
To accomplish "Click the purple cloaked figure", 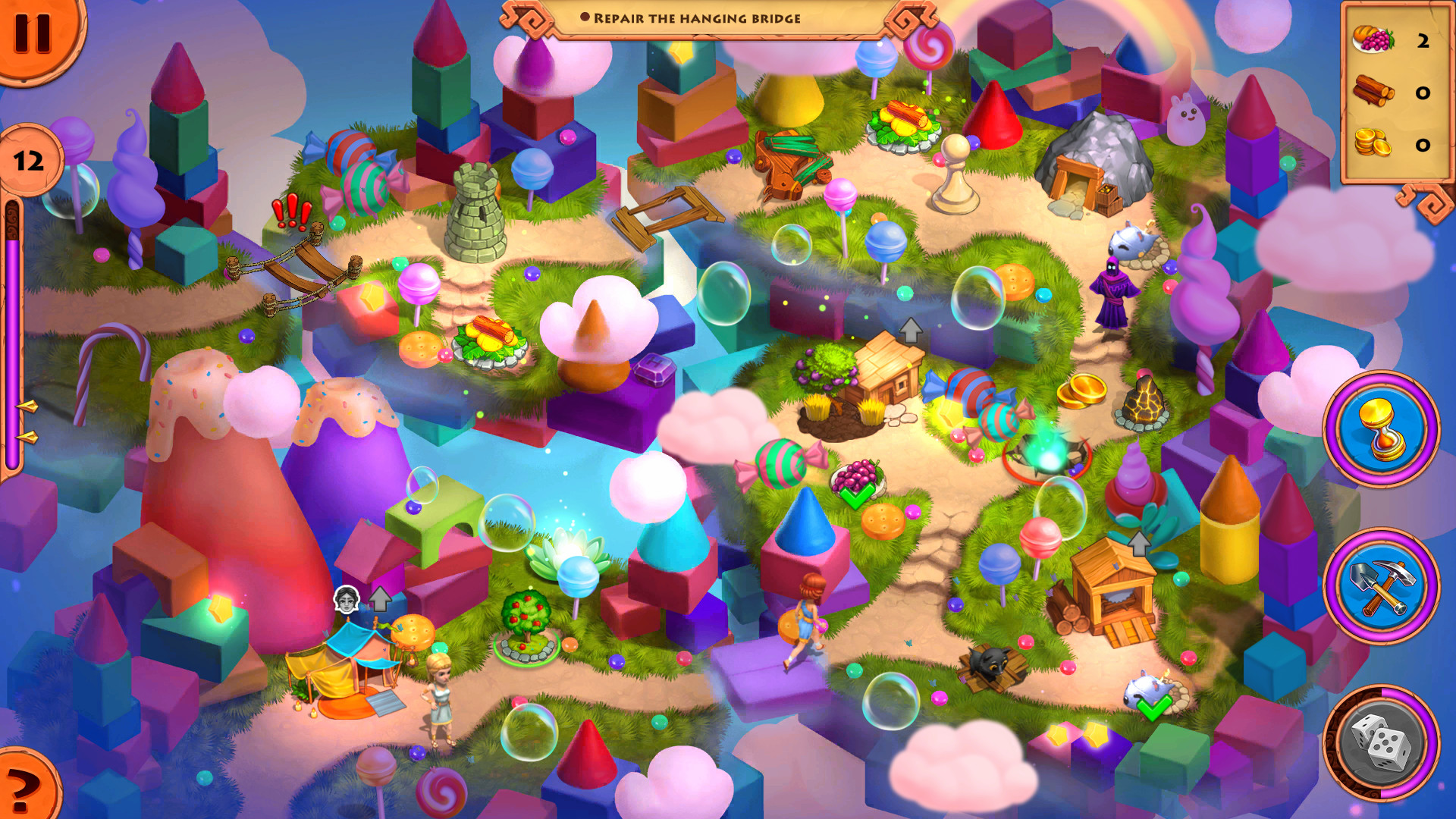I will pos(1115,292).
